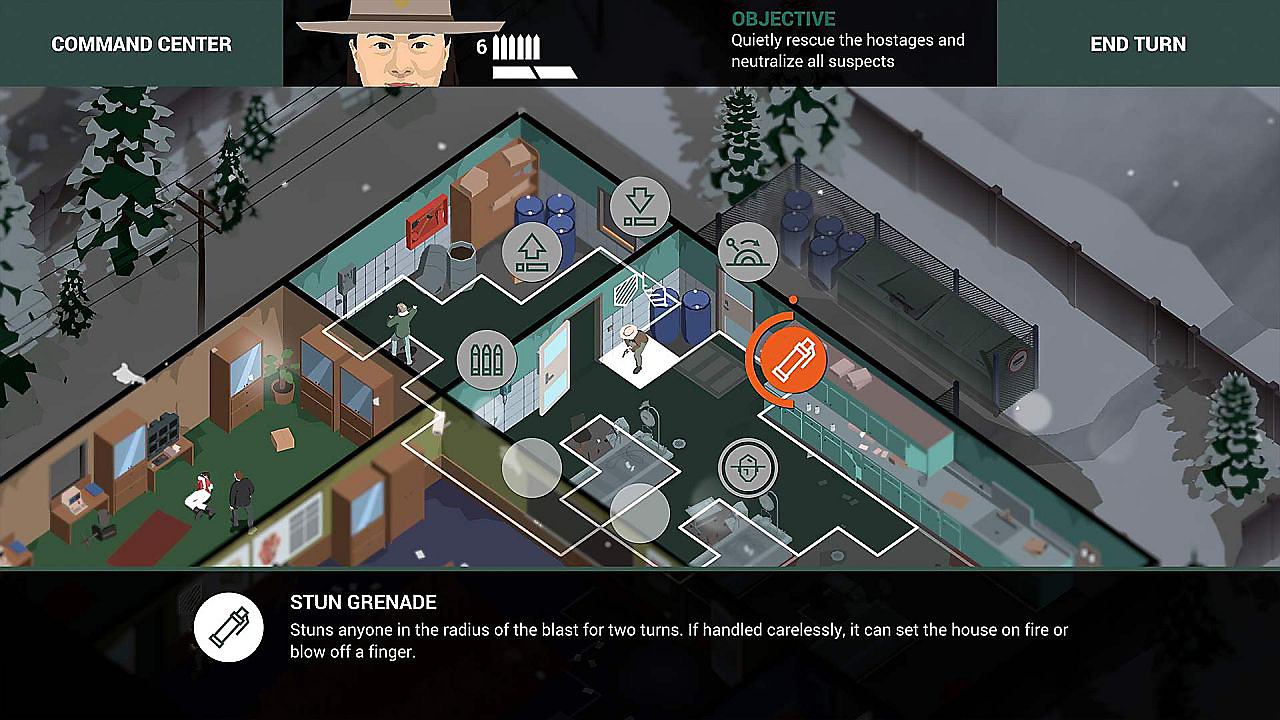This screenshot has height=720, width=1280.
Task: Choose the go-downstairs arrow action
Action: (639, 207)
